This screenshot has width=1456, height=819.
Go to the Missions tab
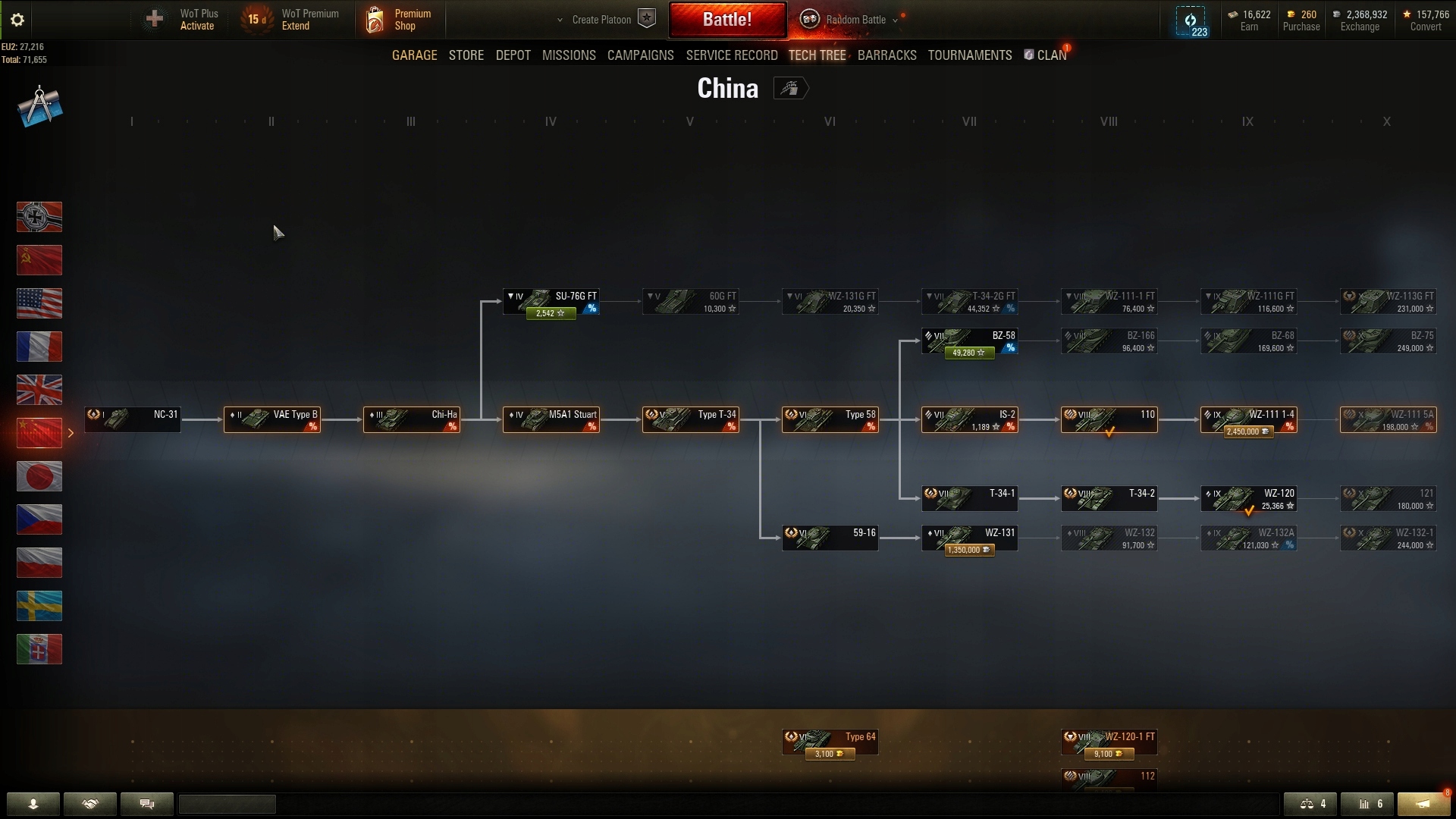pos(569,55)
